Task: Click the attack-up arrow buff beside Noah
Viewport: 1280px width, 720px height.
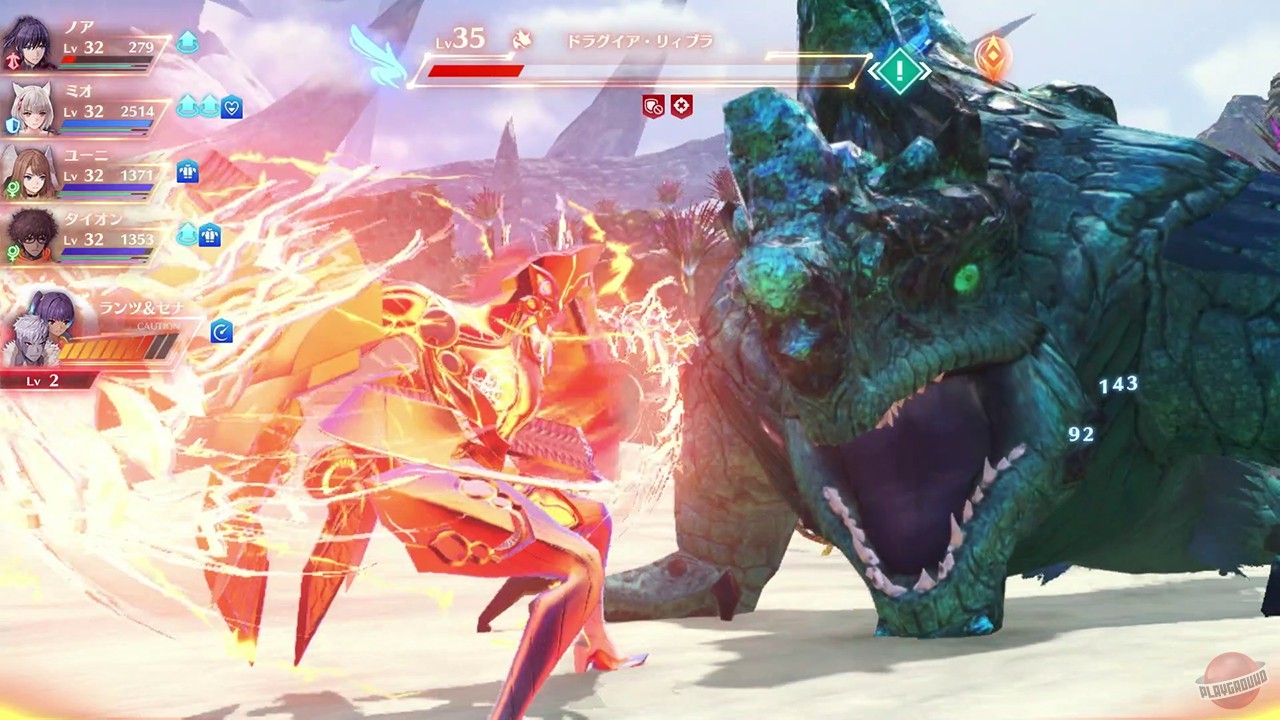Action: pyautogui.click(x=188, y=42)
